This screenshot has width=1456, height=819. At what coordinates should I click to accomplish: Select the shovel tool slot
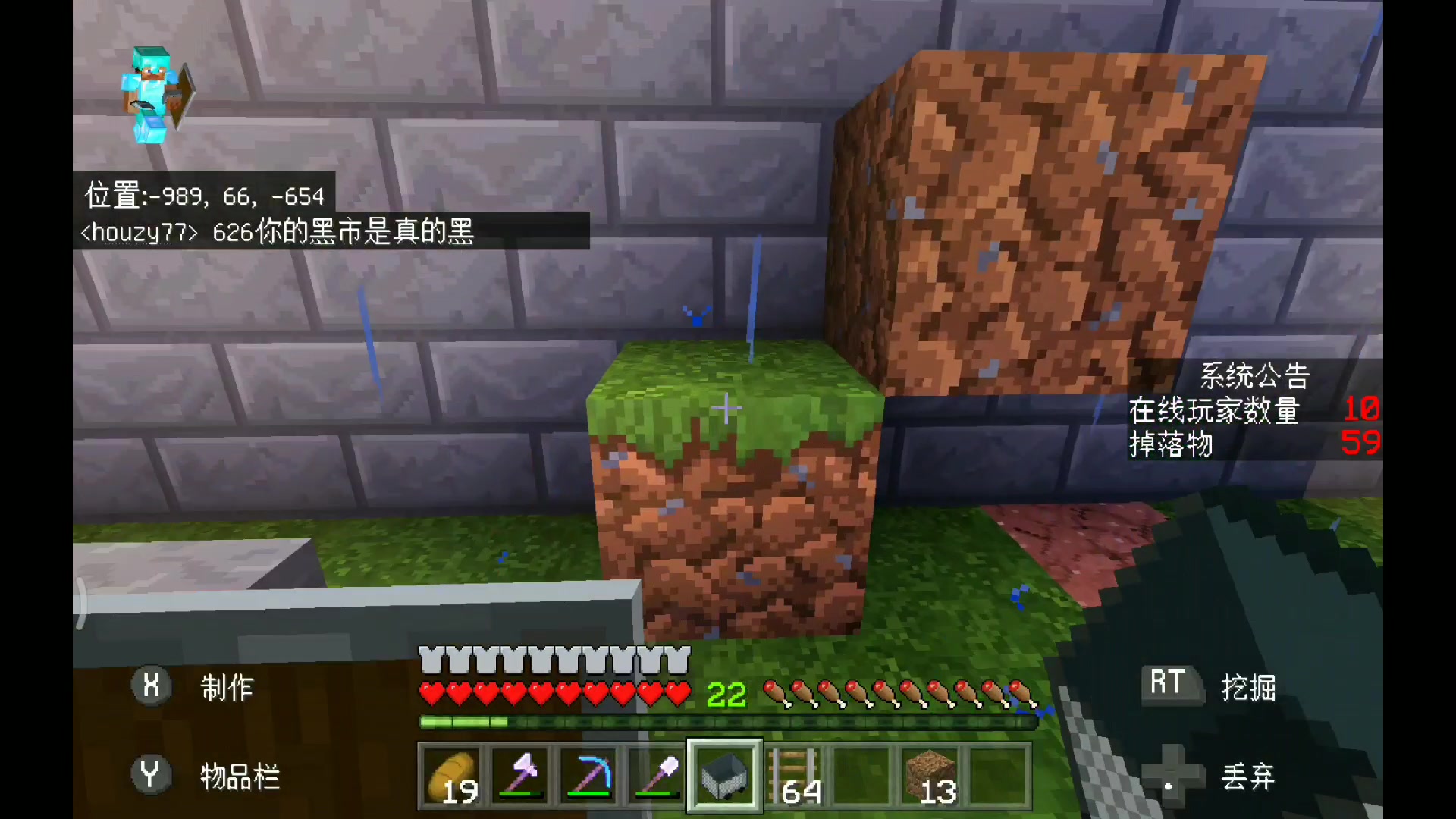tap(656, 775)
